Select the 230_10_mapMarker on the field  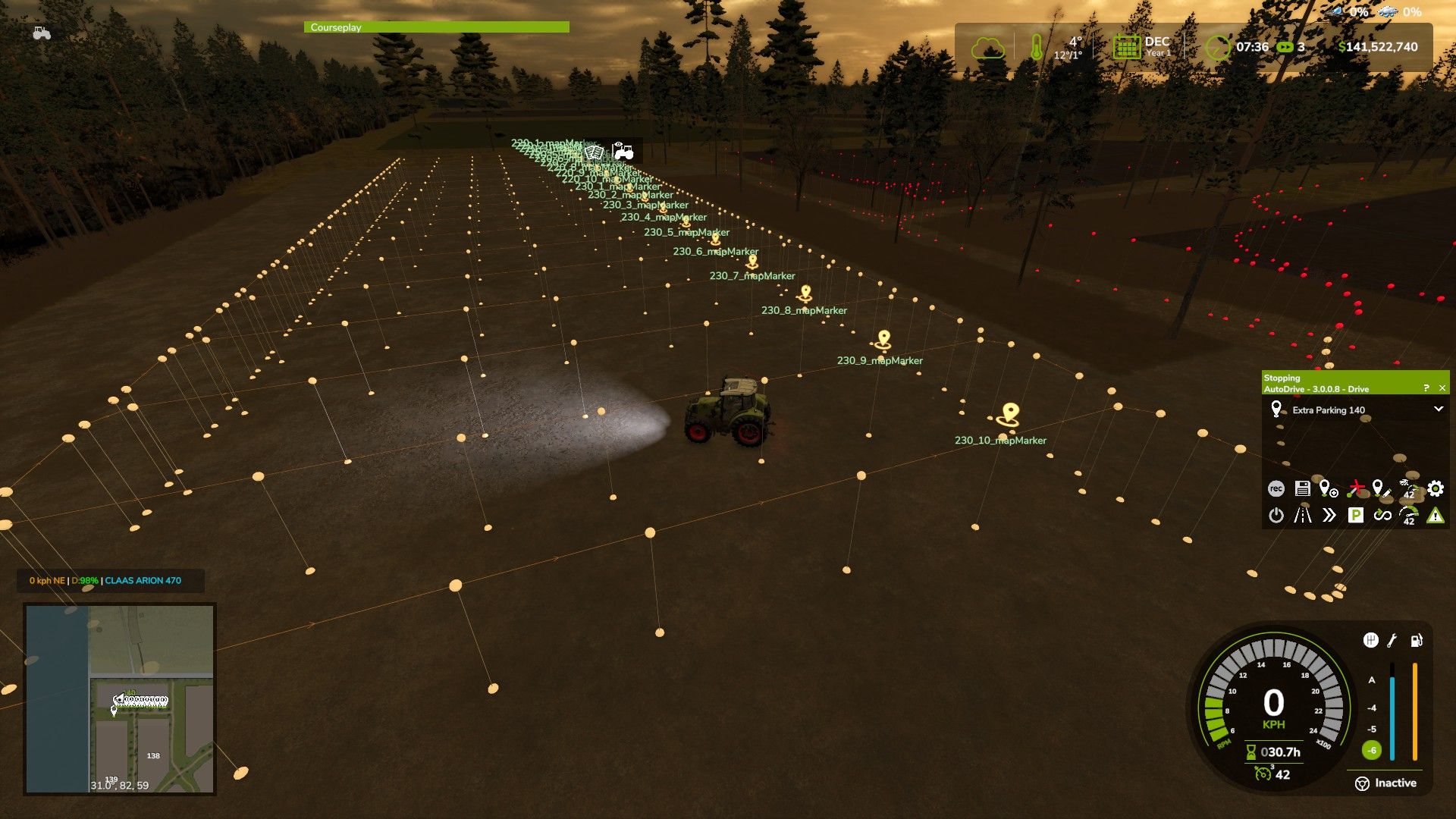tap(1009, 413)
